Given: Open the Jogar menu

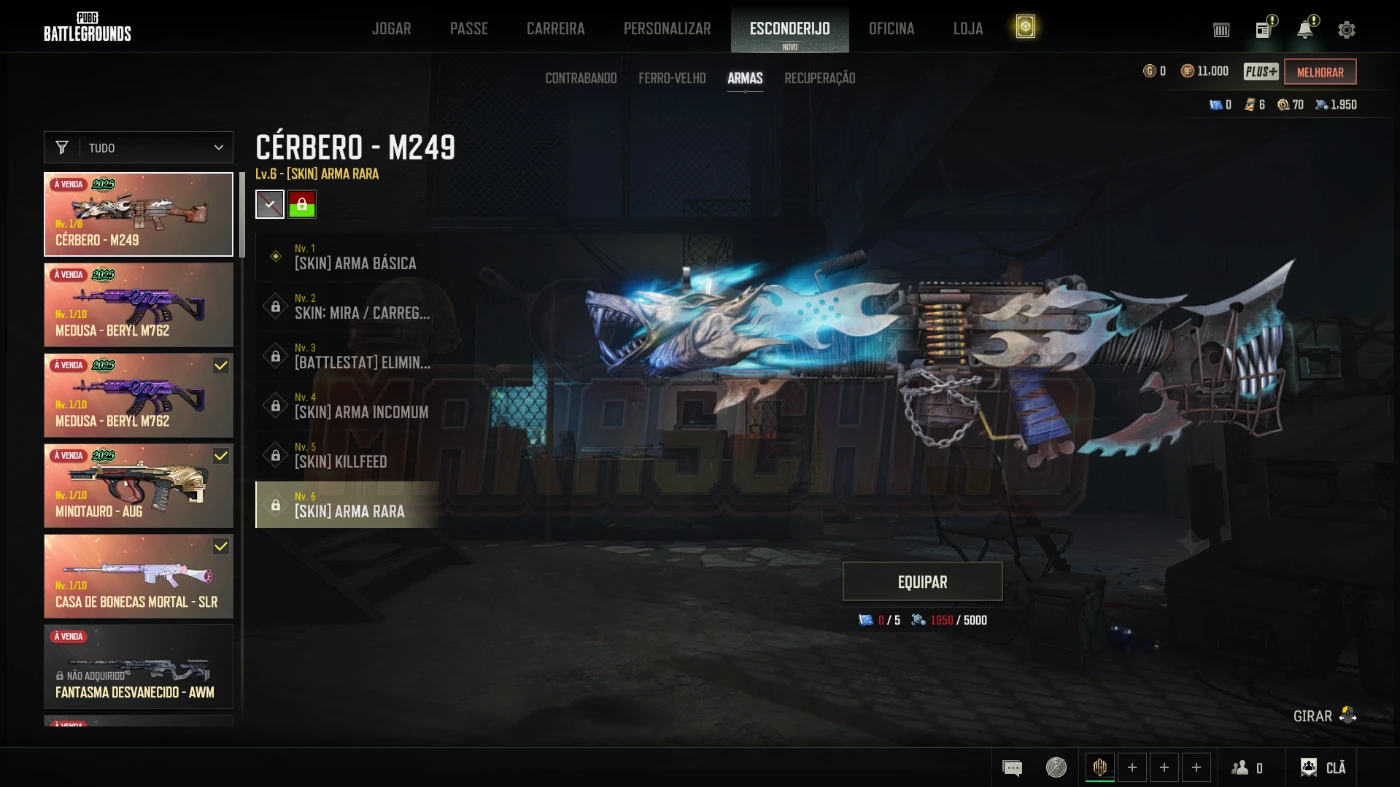Looking at the screenshot, I should point(391,28).
